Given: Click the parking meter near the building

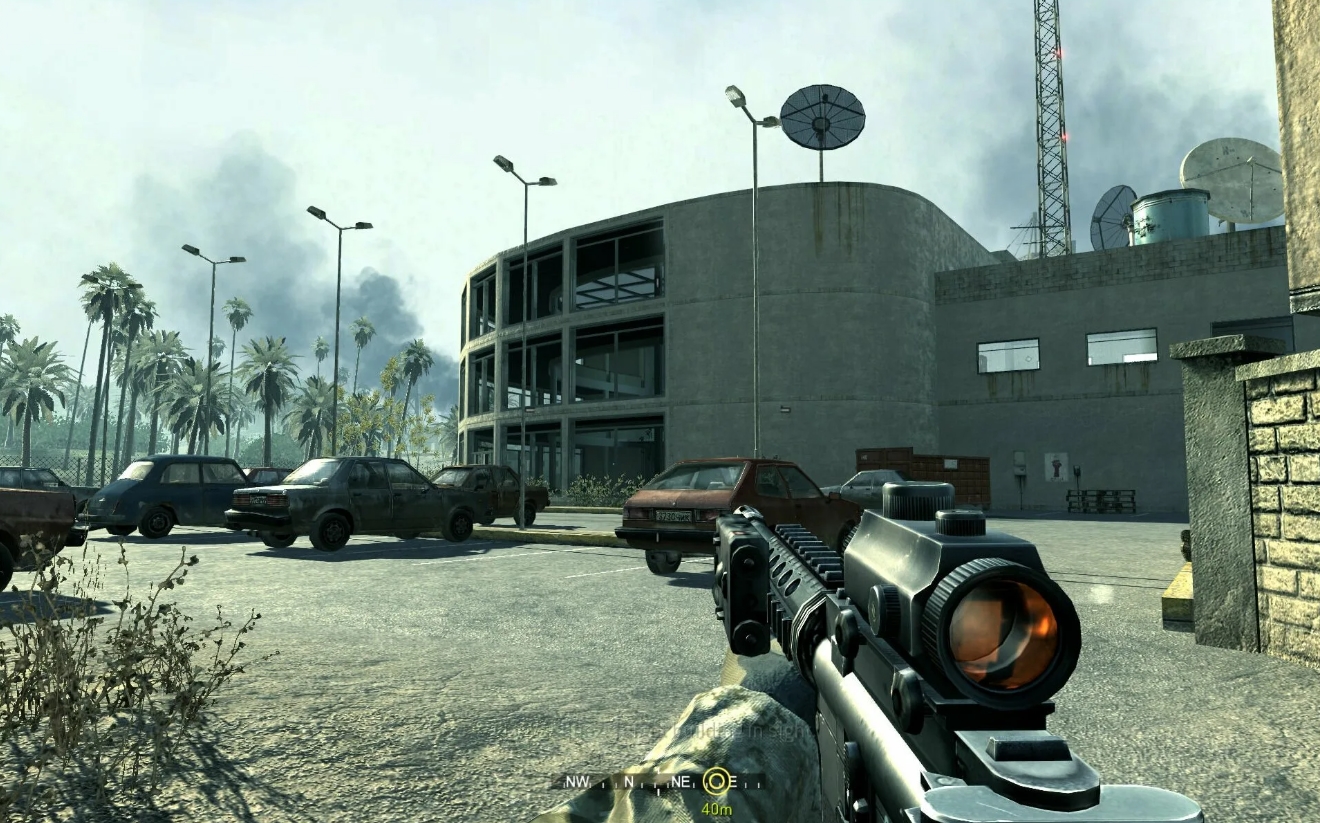Looking at the screenshot, I should (1077, 470).
